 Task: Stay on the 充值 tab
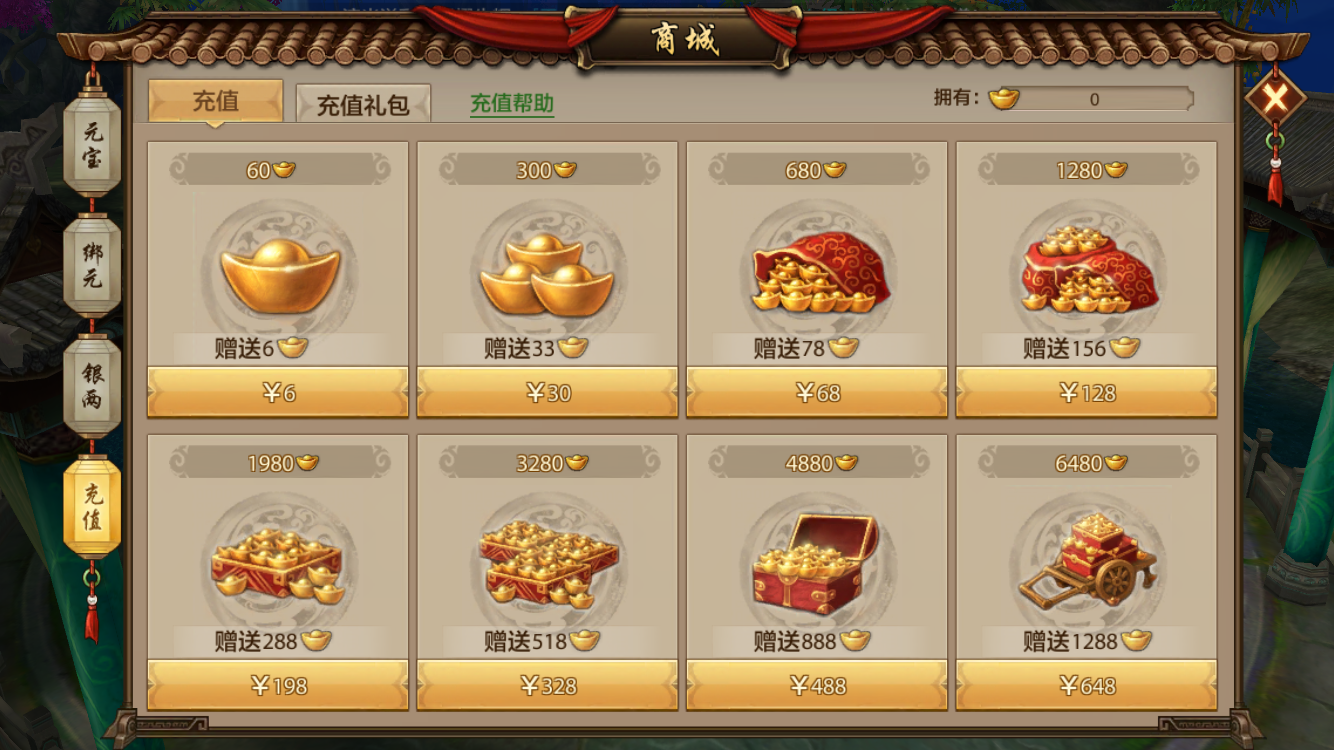click(213, 100)
